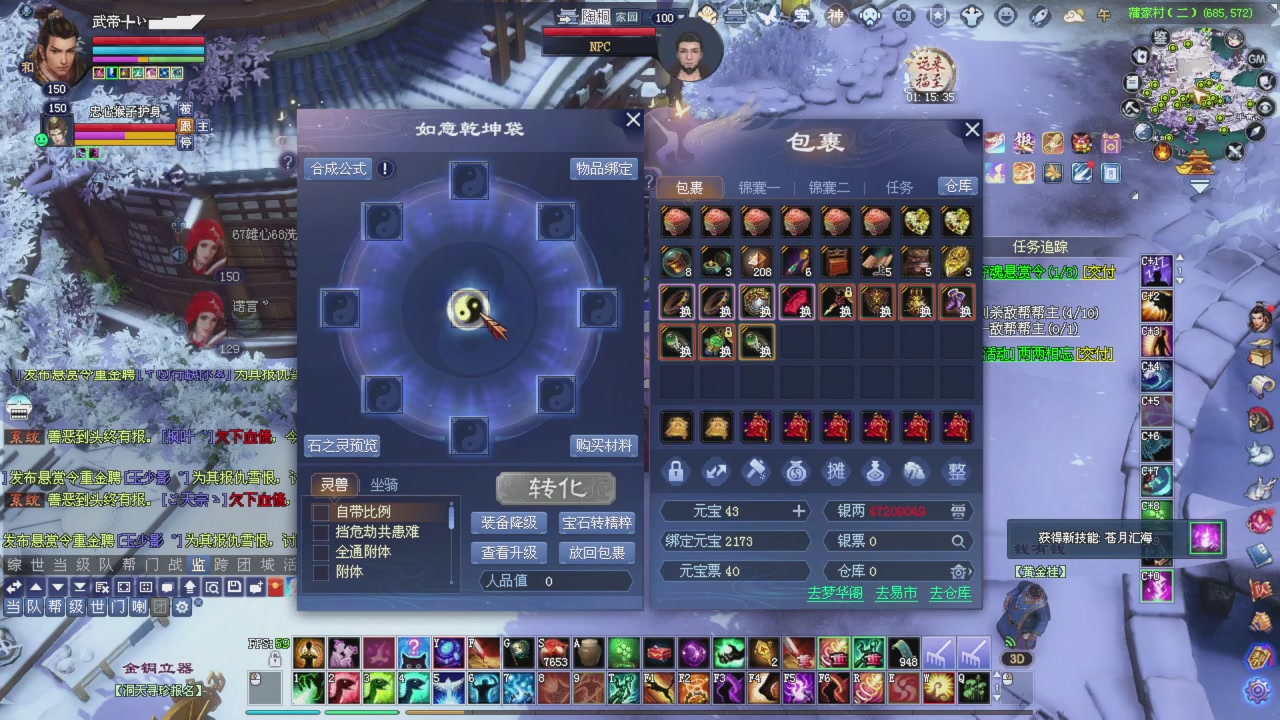Image resolution: width=1280 pixels, height=720 pixels.
Task: Expand warehouse options via the chevron after 仓库 0
Action: (x=971, y=571)
